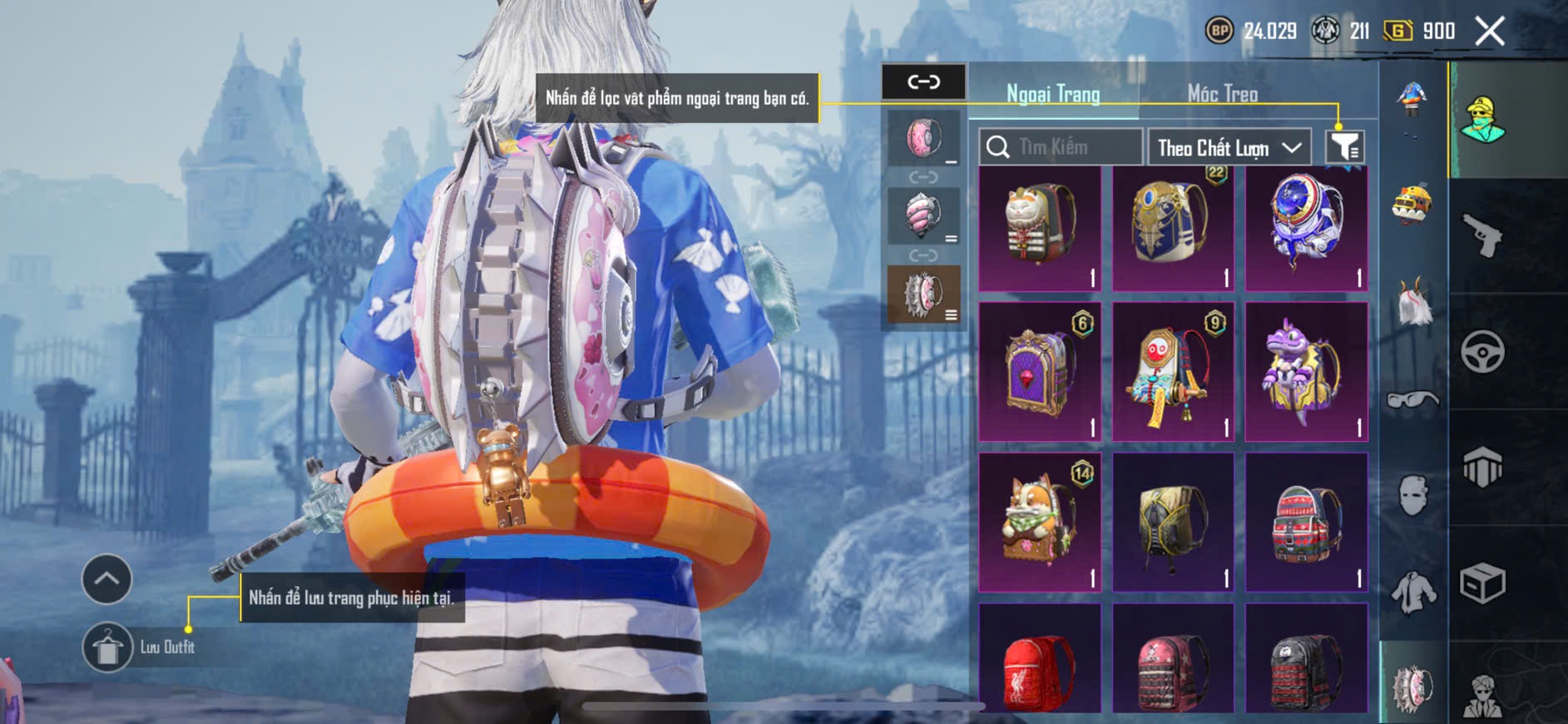The image size is (1568, 724).
Task: Choose the lucky cat backpack skin
Action: click(1040, 228)
